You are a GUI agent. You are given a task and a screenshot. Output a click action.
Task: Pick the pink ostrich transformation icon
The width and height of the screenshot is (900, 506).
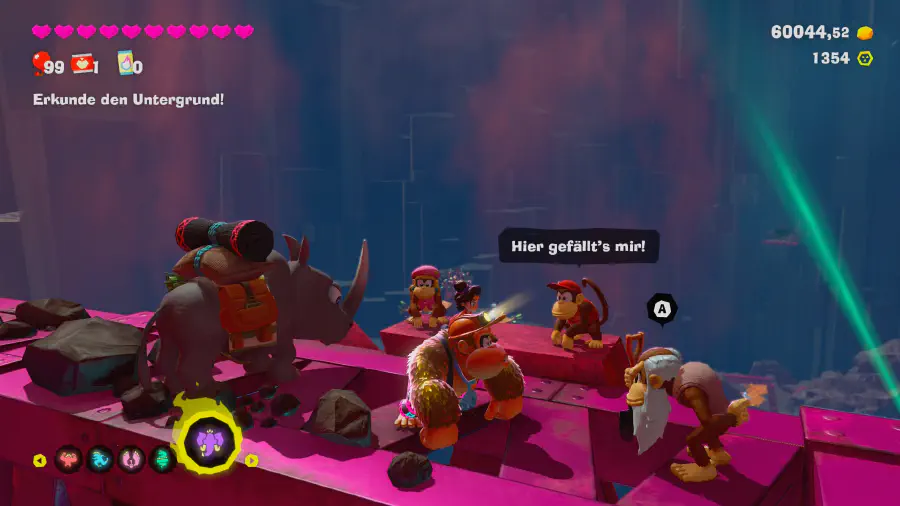pyautogui.click(x=132, y=460)
